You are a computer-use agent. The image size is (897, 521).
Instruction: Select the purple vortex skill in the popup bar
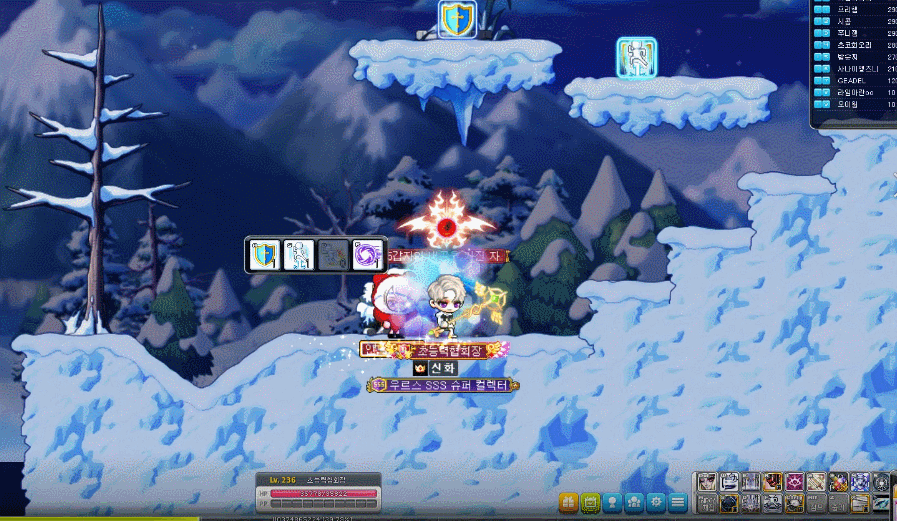367,255
